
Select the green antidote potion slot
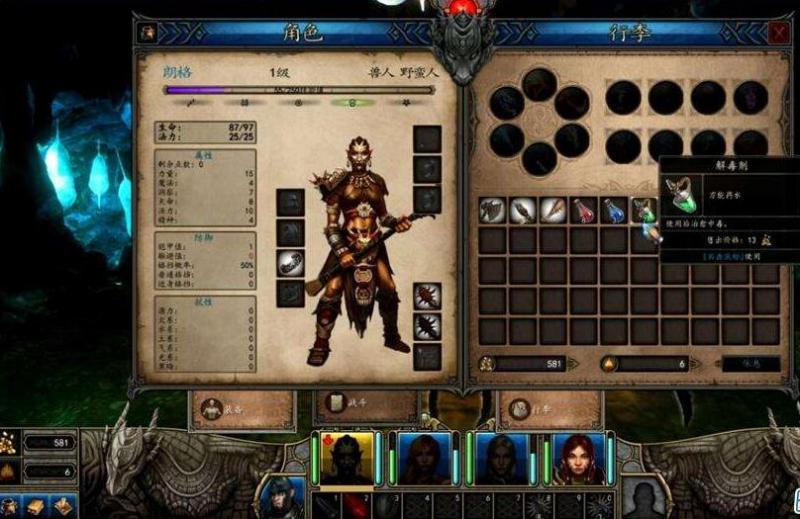point(644,210)
